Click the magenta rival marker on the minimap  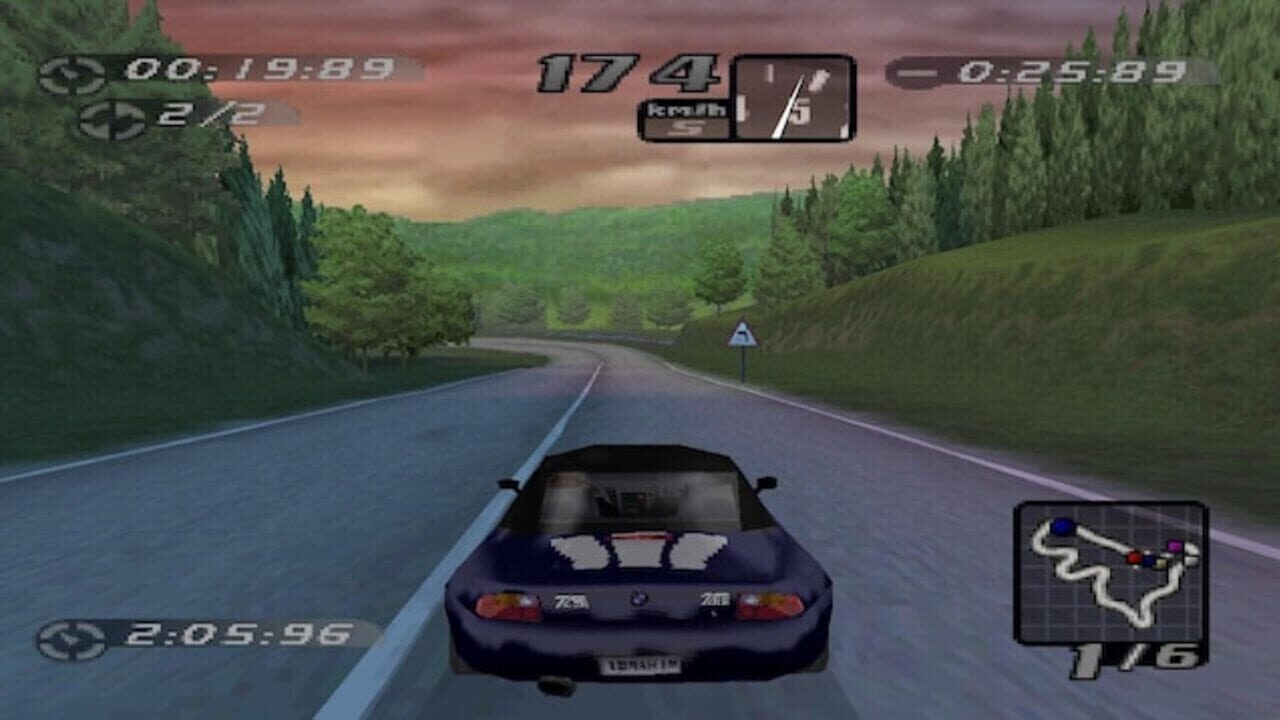coord(1174,547)
